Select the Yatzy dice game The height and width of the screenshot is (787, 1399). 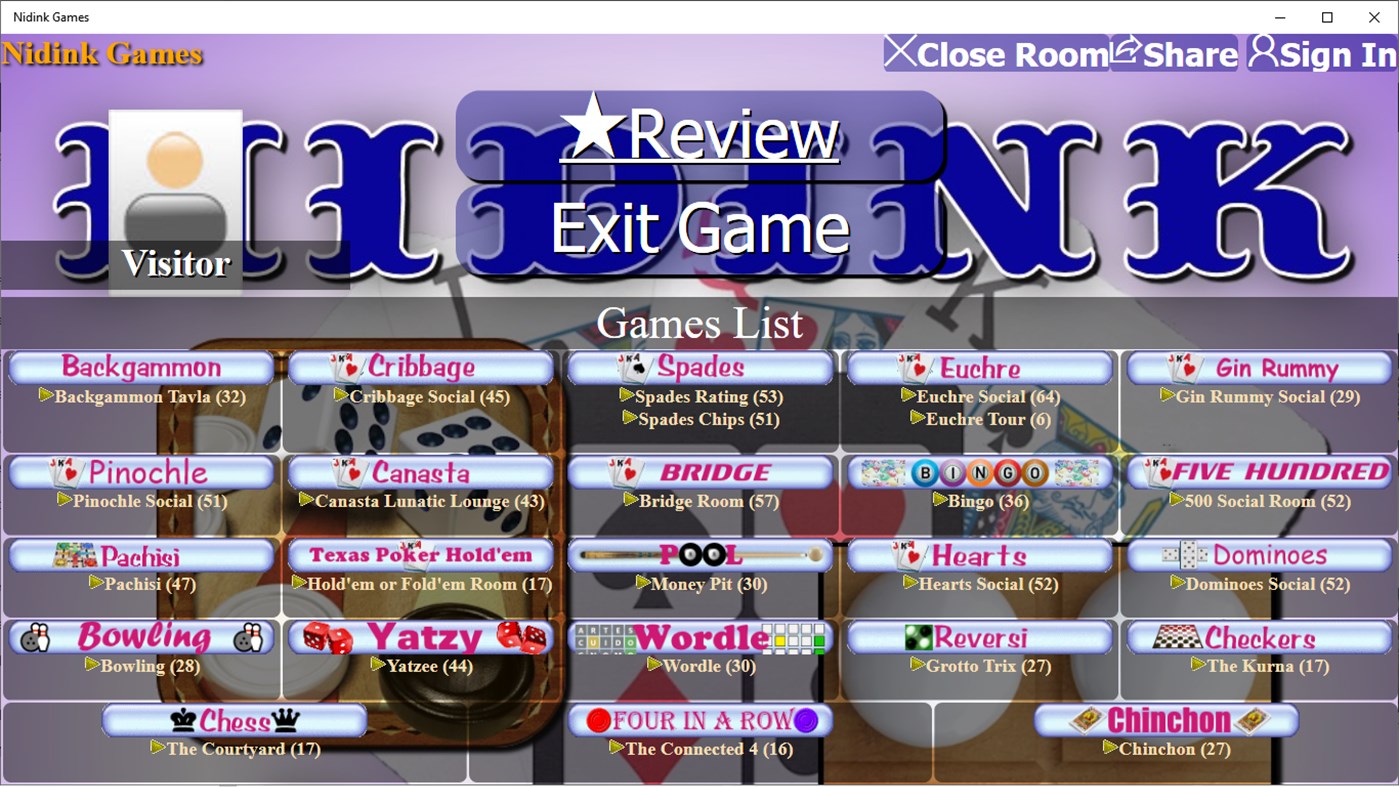420,638
